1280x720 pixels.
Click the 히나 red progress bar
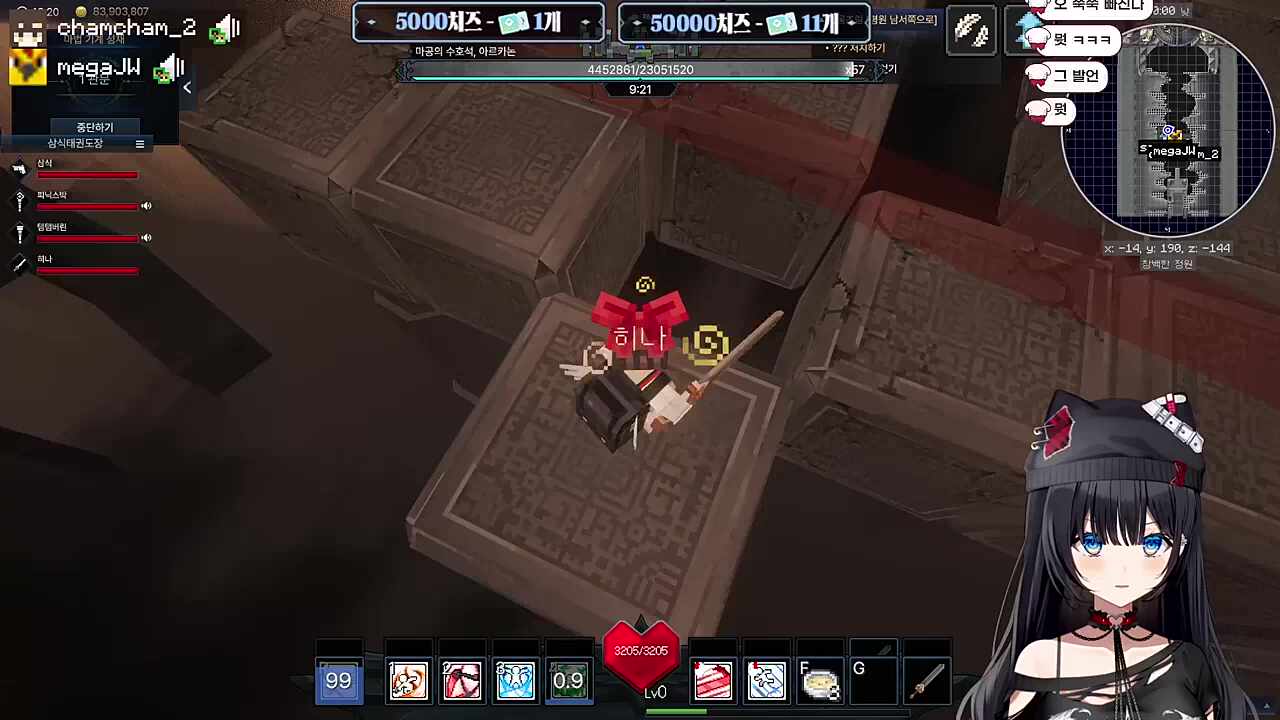pyautogui.click(x=87, y=270)
